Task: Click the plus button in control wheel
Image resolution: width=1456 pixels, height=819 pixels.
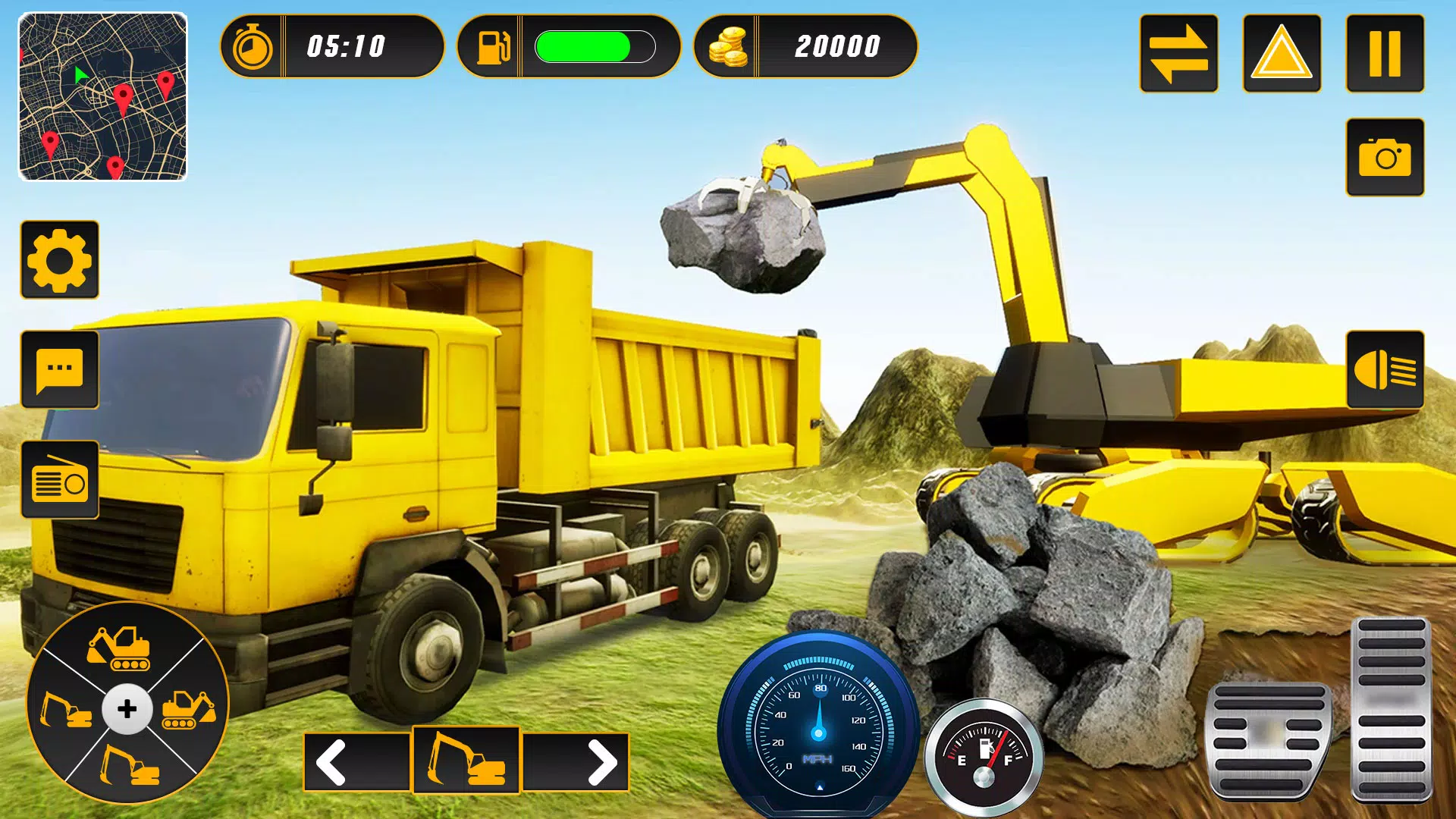Action: [x=127, y=709]
